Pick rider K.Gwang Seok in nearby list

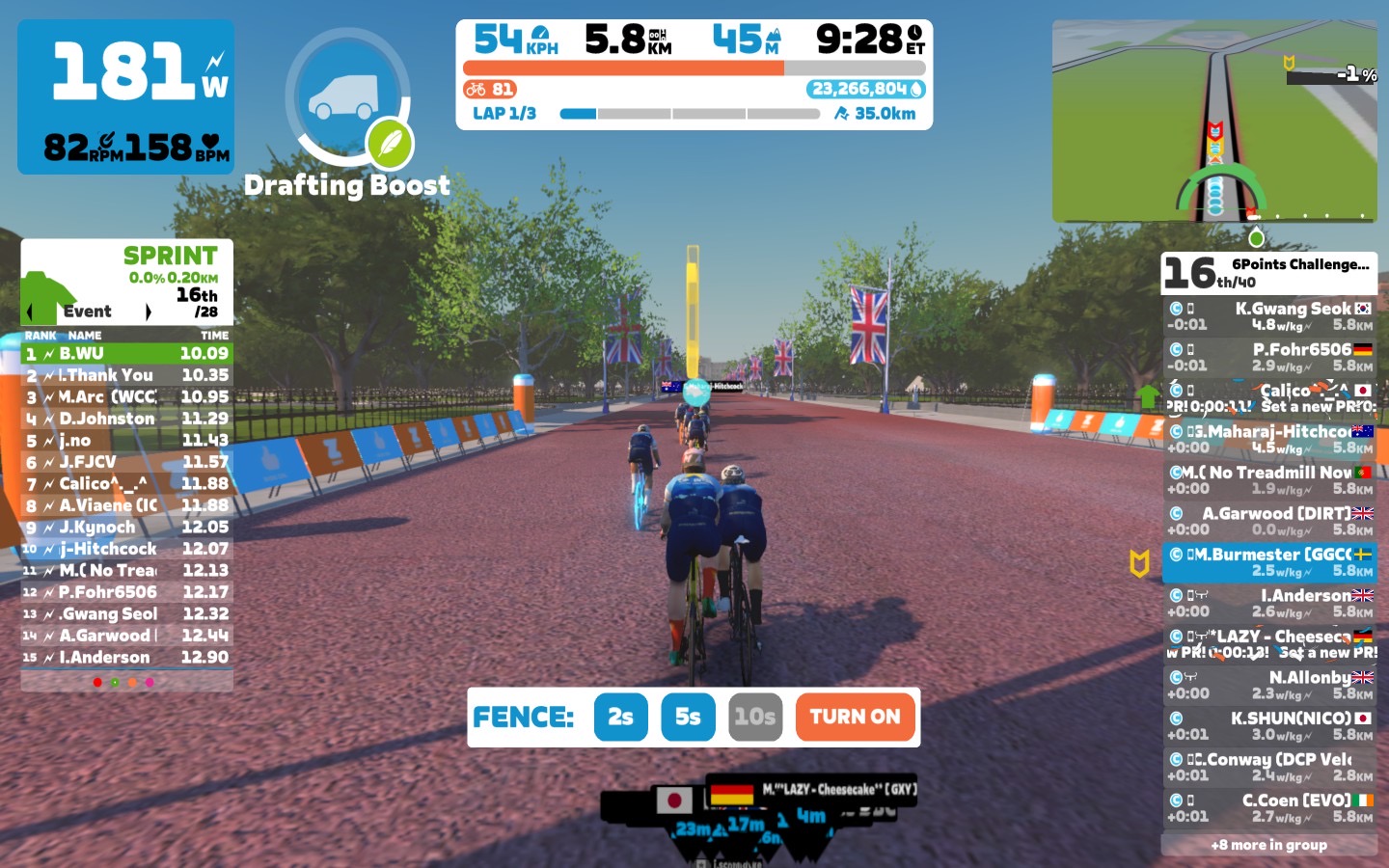[1268, 316]
